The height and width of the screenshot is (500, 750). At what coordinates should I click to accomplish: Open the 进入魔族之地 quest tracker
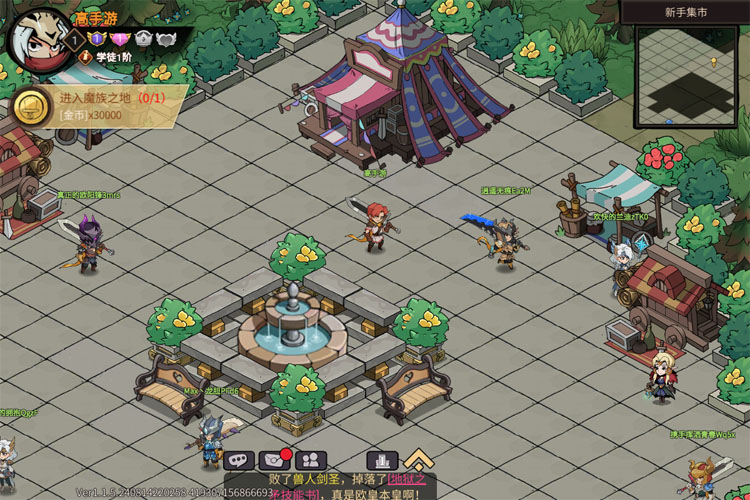coord(110,98)
